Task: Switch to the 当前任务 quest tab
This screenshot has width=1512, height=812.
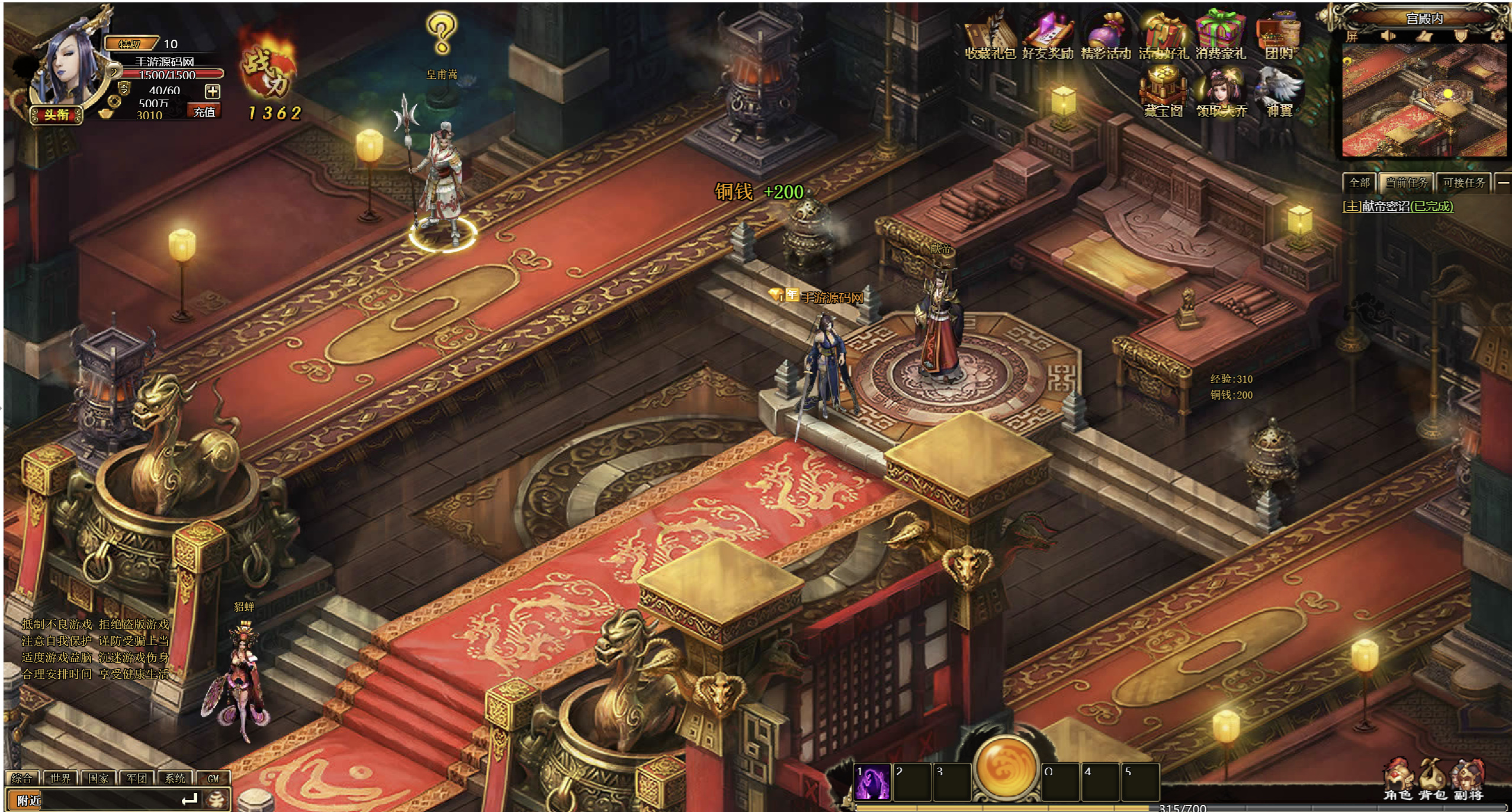Action: click(1407, 183)
